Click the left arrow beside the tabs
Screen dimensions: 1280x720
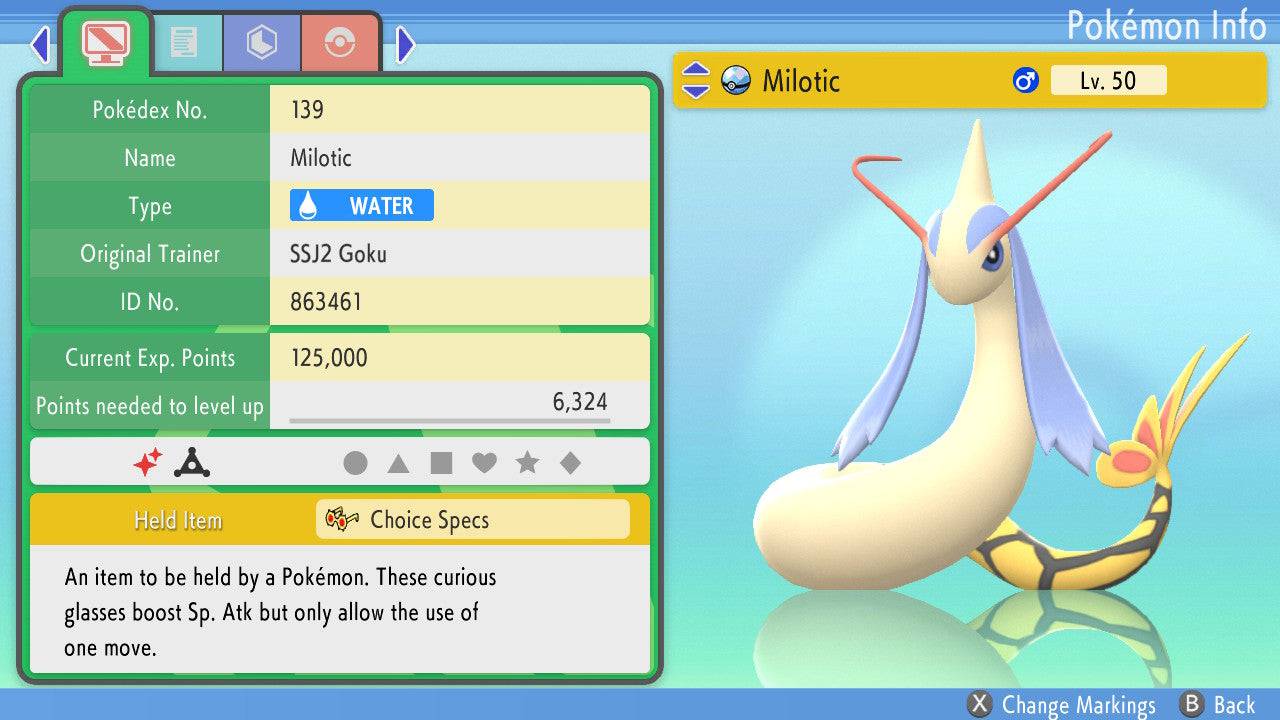click(x=40, y=44)
